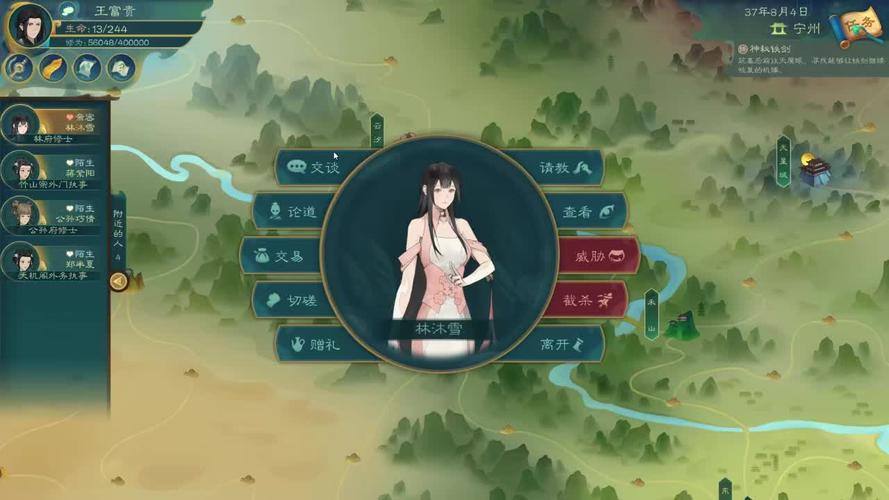Select 林沐雪 in the nearby people list
Image resolution: width=889 pixels, height=500 pixels.
53,125
